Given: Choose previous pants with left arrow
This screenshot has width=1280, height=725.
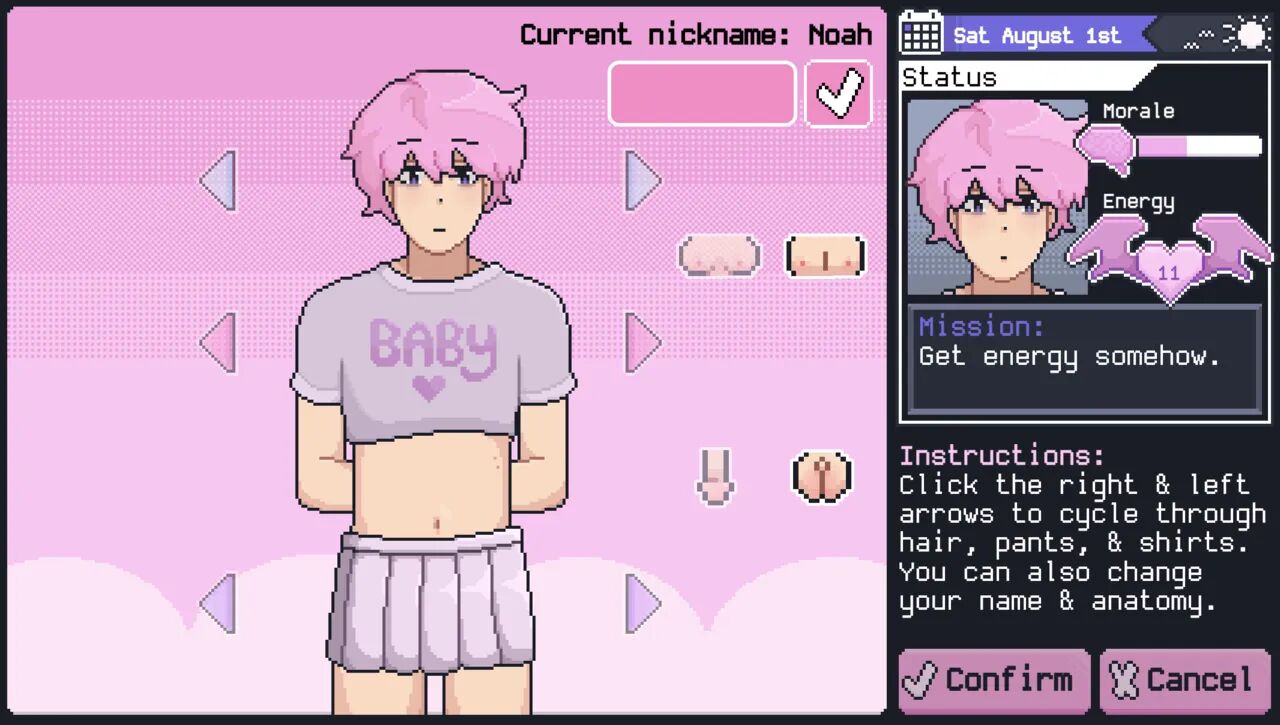Looking at the screenshot, I should 218,604.
